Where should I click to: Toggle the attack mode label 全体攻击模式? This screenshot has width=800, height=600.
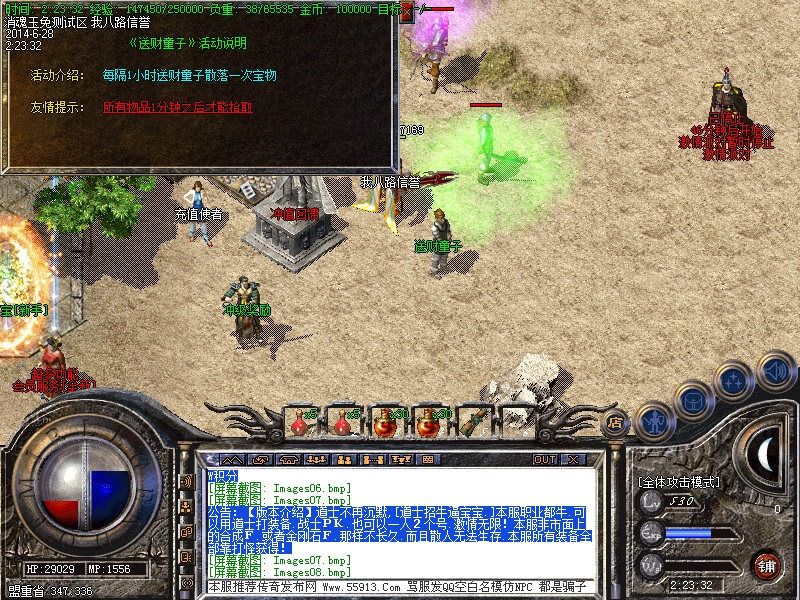click(679, 482)
